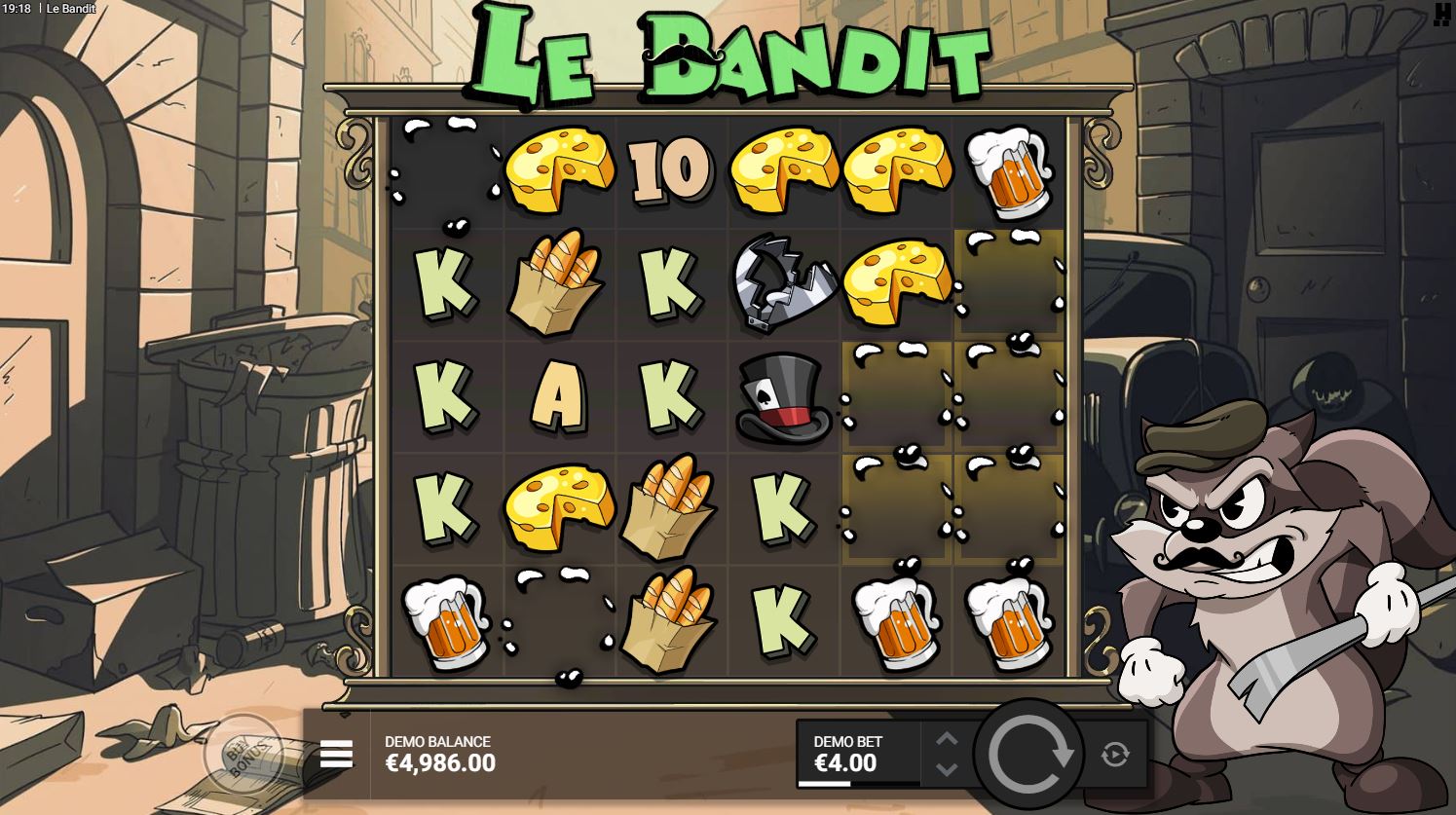Click the 10 symbol on the top row
The height and width of the screenshot is (815, 1456).
click(x=670, y=169)
